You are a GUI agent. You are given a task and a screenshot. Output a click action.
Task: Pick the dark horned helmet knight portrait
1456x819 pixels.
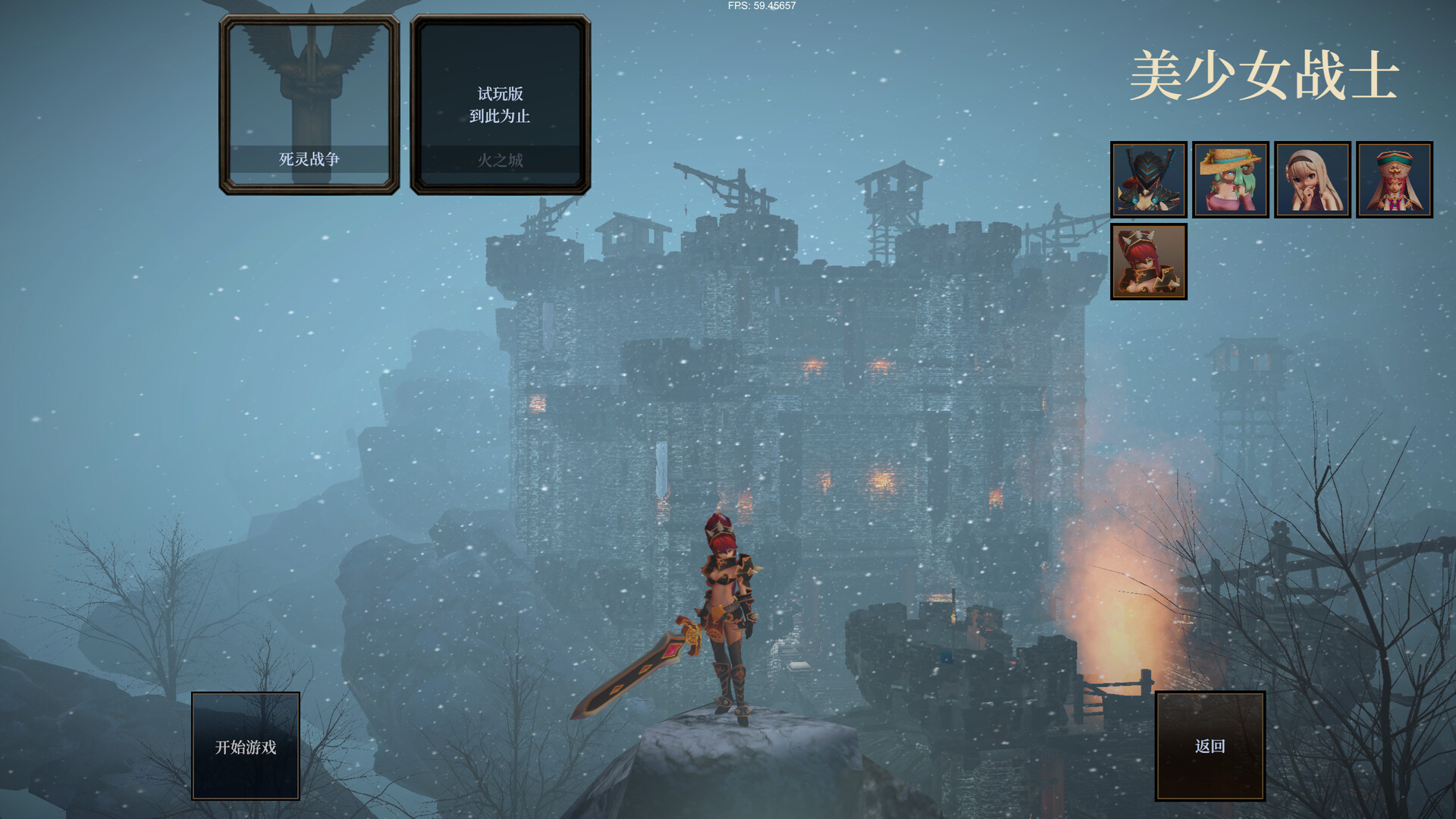click(x=1149, y=180)
